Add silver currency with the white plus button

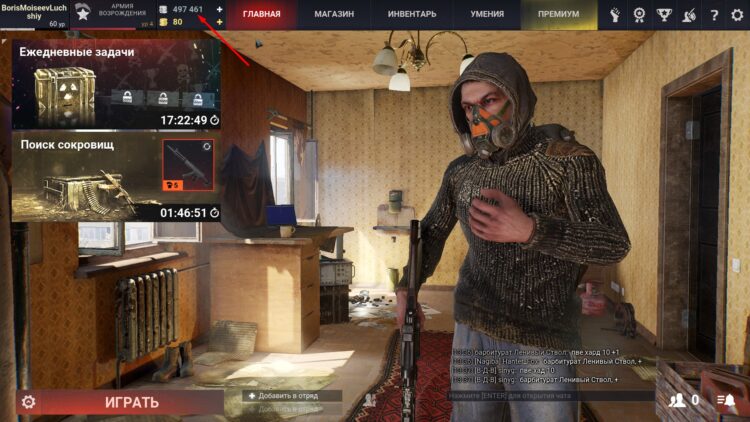tap(219, 9)
